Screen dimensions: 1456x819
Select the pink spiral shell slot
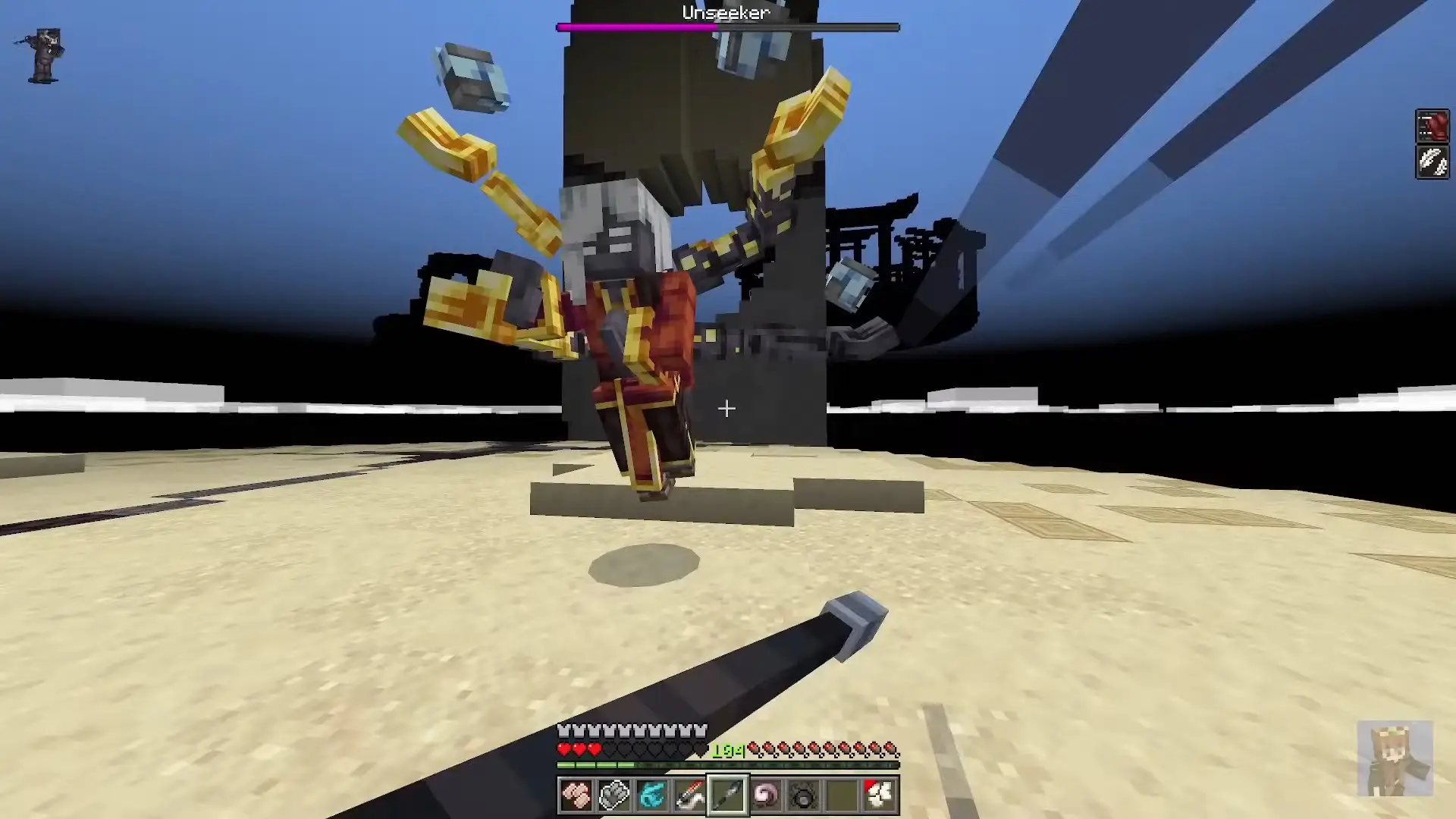click(766, 795)
